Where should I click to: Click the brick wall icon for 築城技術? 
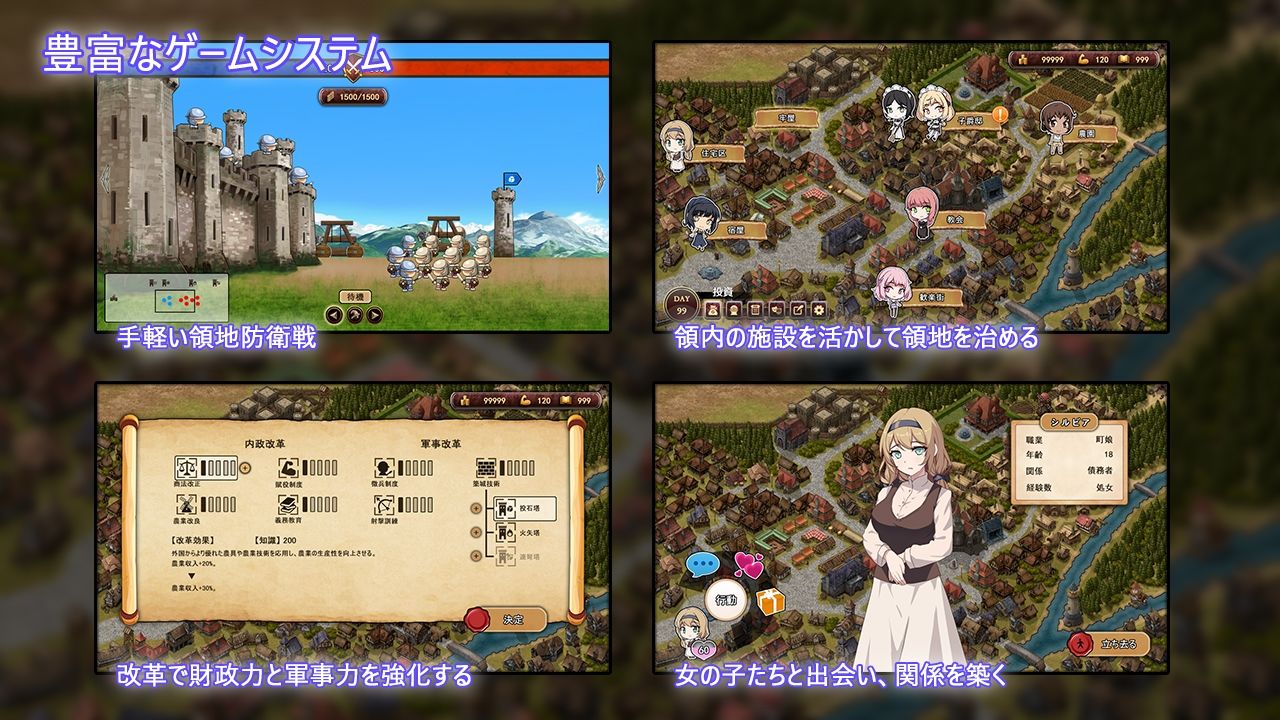pyautogui.click(x=487, y=470)
